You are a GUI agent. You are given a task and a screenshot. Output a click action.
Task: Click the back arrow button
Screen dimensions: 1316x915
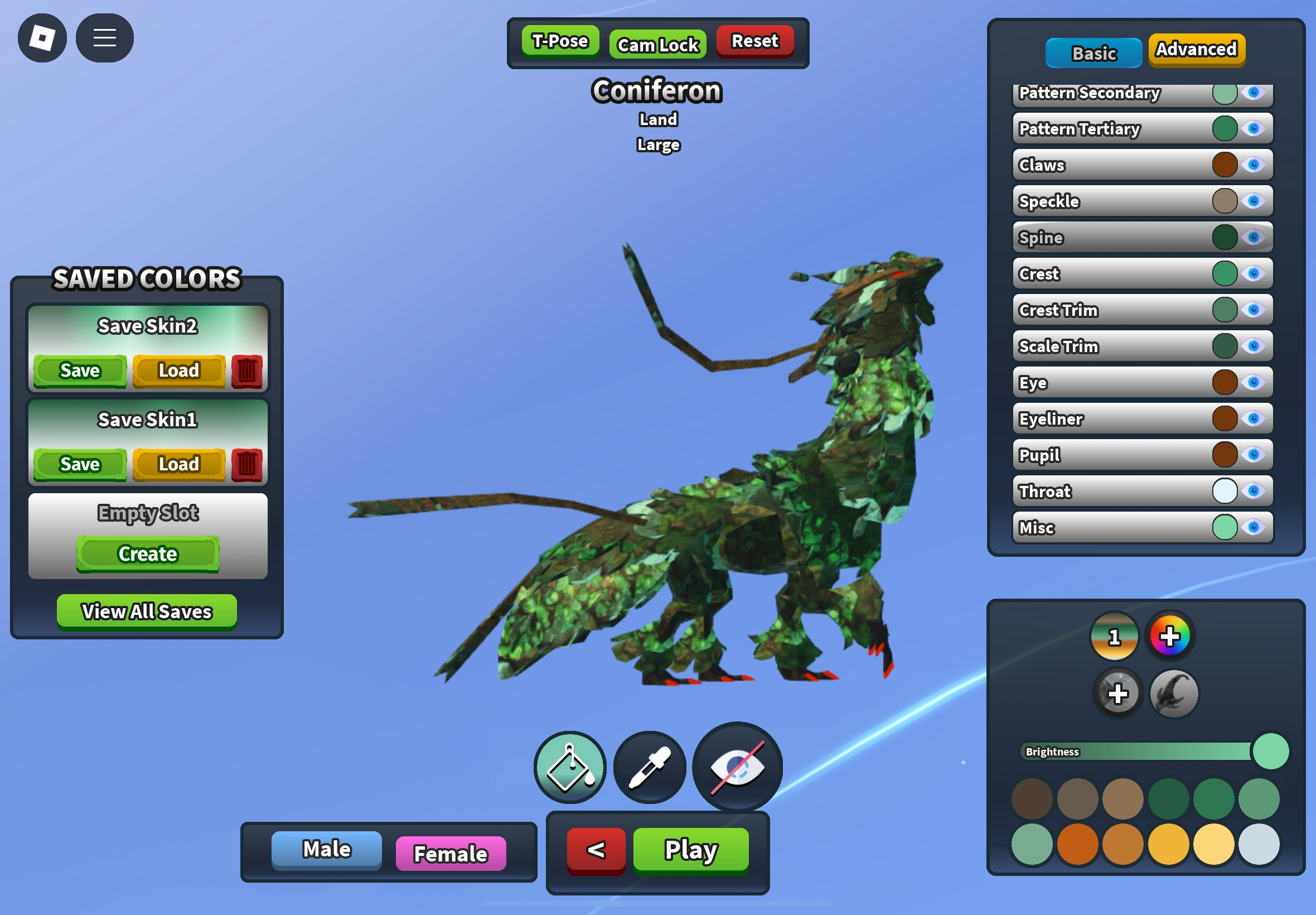click(x=594, y=850)
